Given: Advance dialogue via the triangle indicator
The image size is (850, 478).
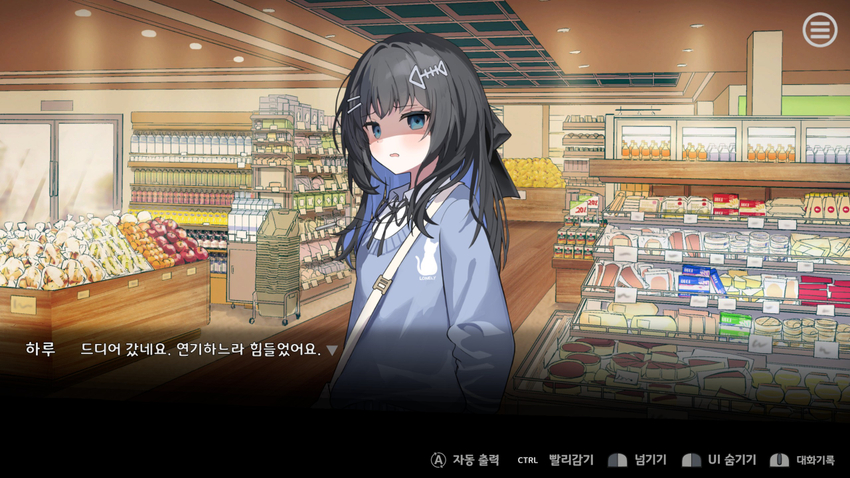Looking at the screenshot, I should [x=332, y=350].
